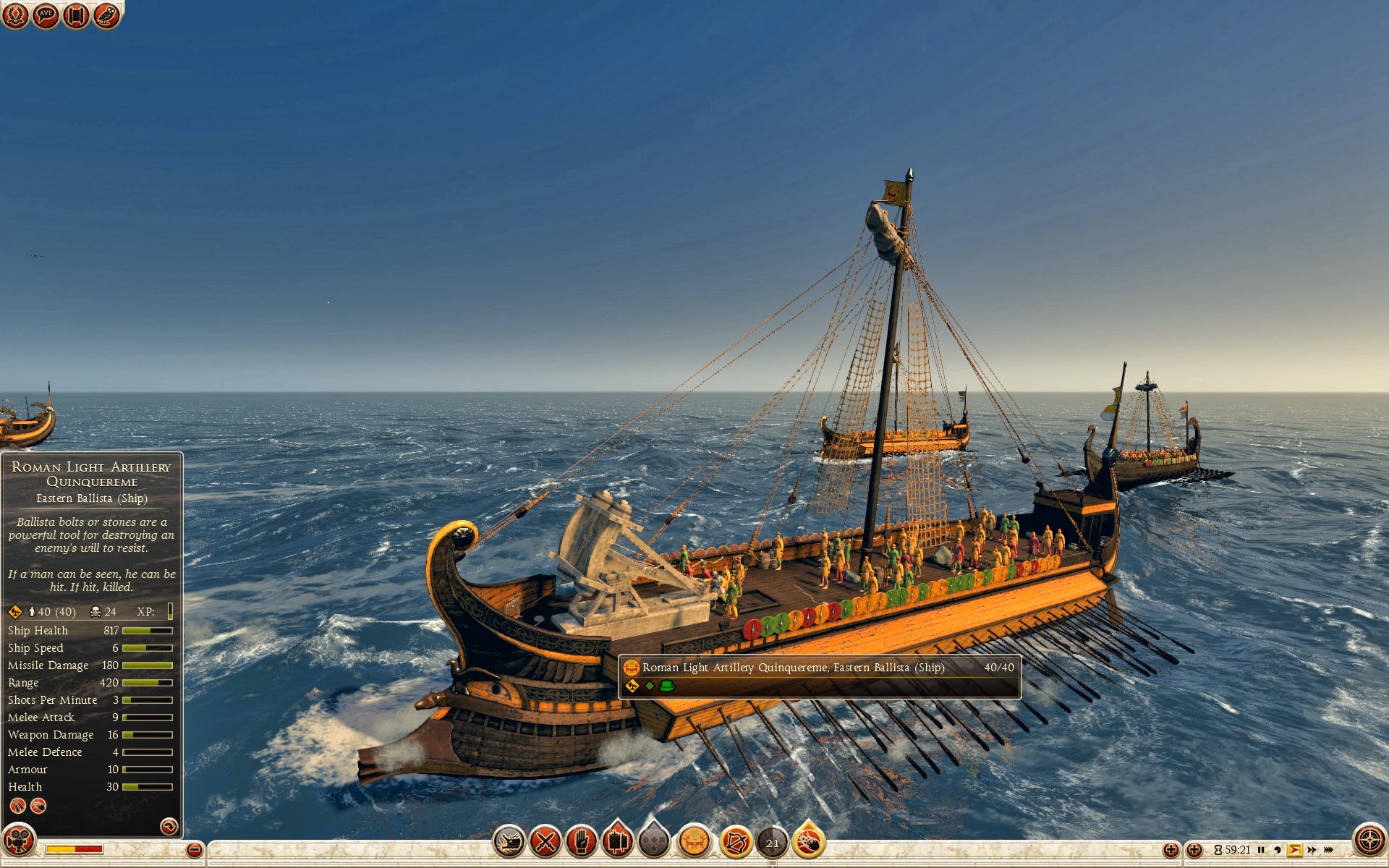The width and height of the screenshot is (1389, 868).
Task: Click the raised hand halt button
Action: coord(581,842)
